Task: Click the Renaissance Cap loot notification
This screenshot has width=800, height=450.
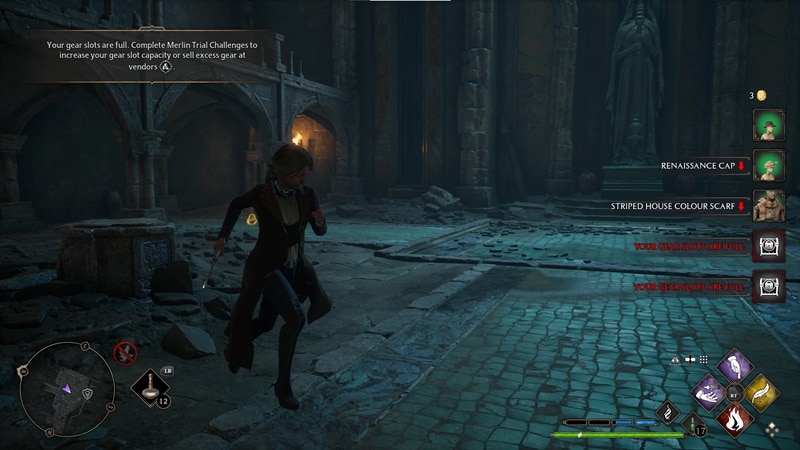Action: [x=704, y=165]
